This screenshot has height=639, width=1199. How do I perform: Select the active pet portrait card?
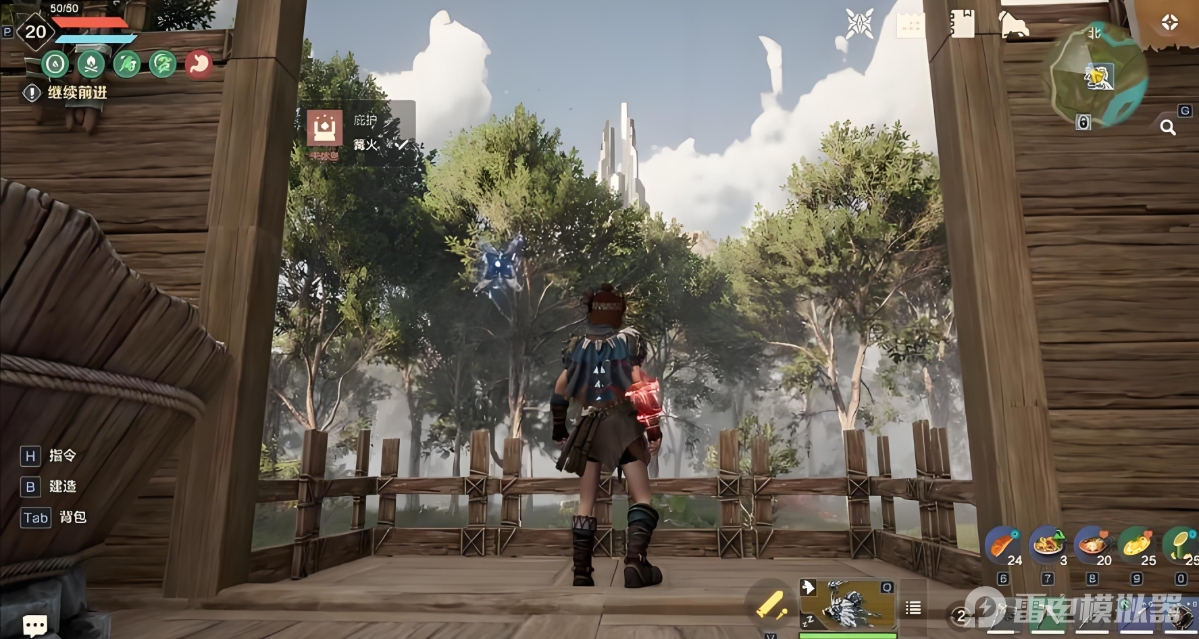pyautogui.click(x=847, y=603)
